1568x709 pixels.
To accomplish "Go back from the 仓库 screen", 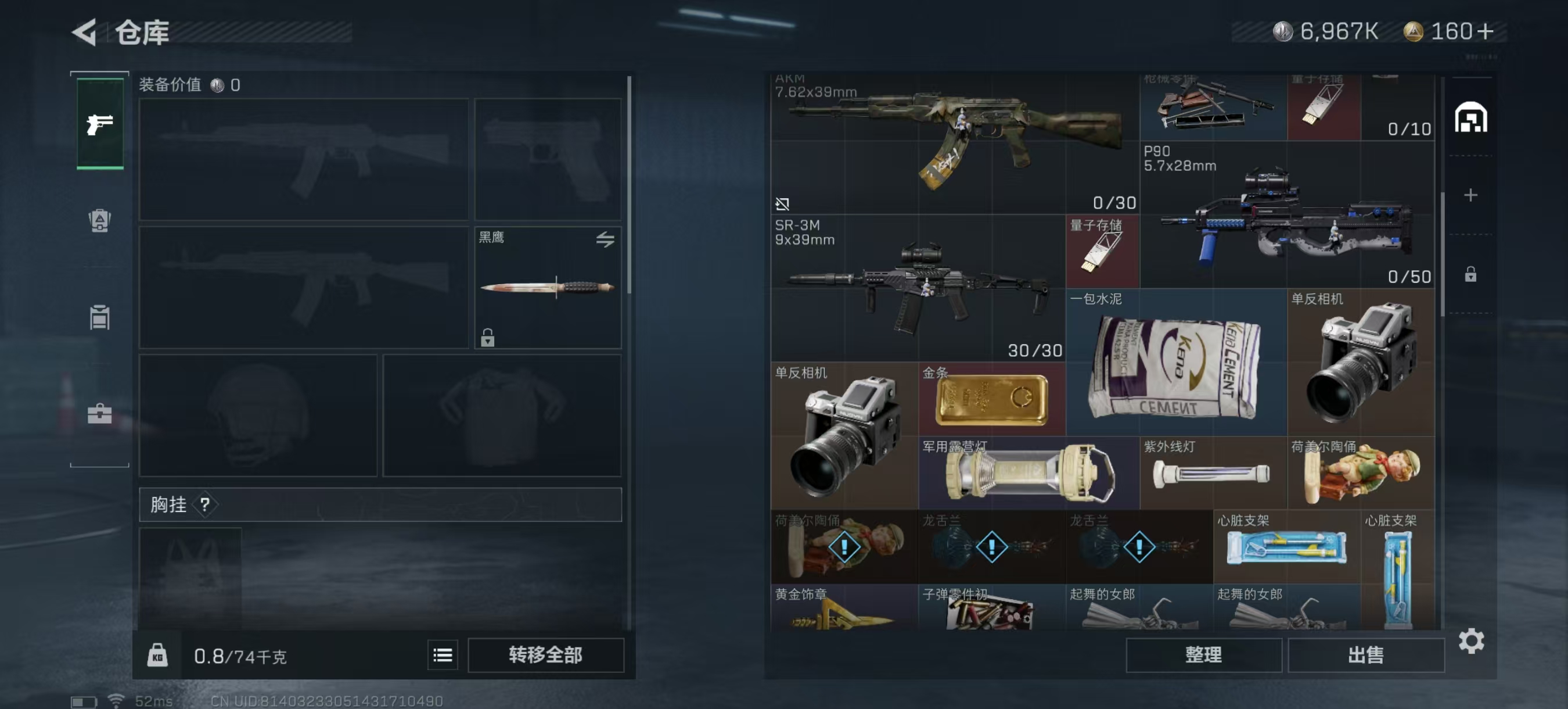I will (x=85, y=33).
